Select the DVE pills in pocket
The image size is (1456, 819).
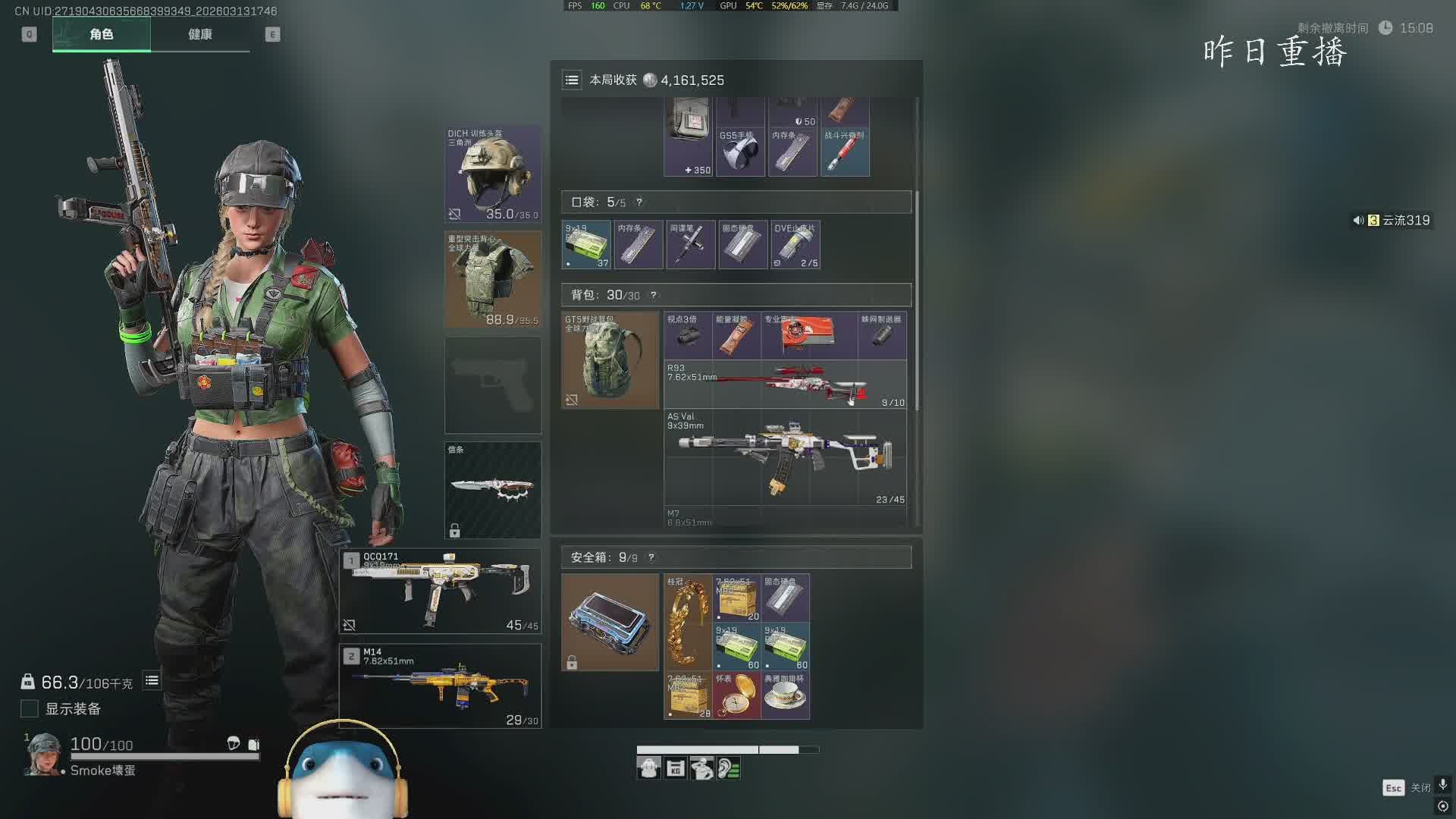(x=795, y=245)
